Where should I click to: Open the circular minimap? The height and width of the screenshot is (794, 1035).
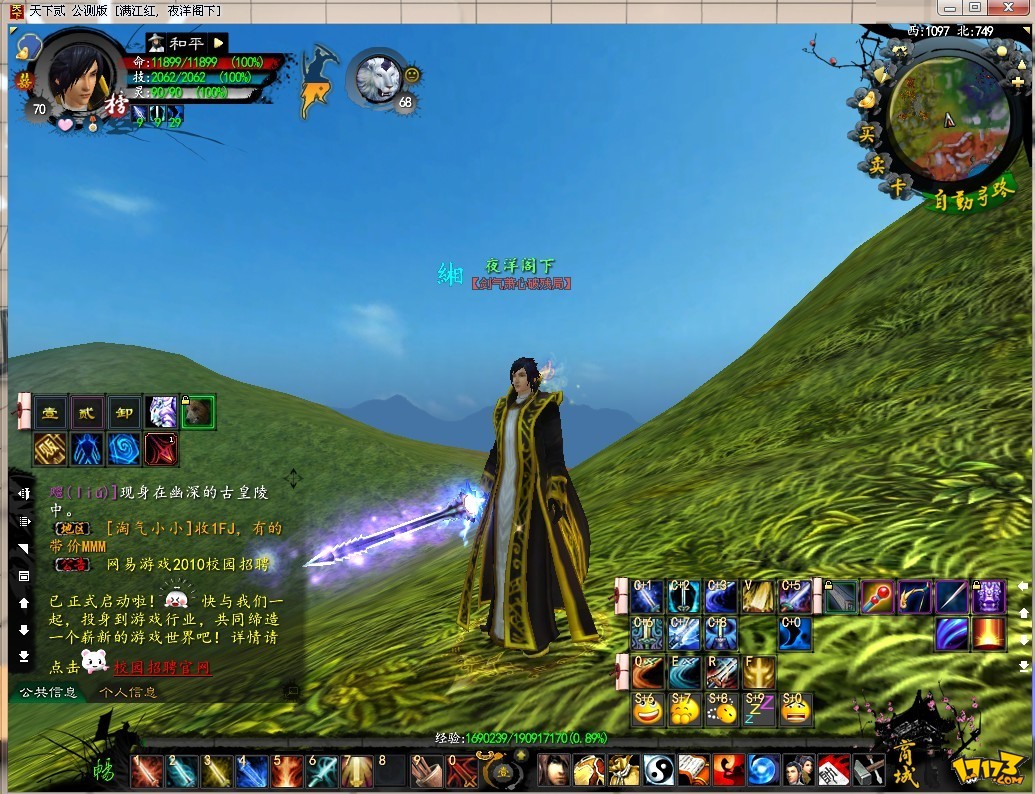click(947, 112)
